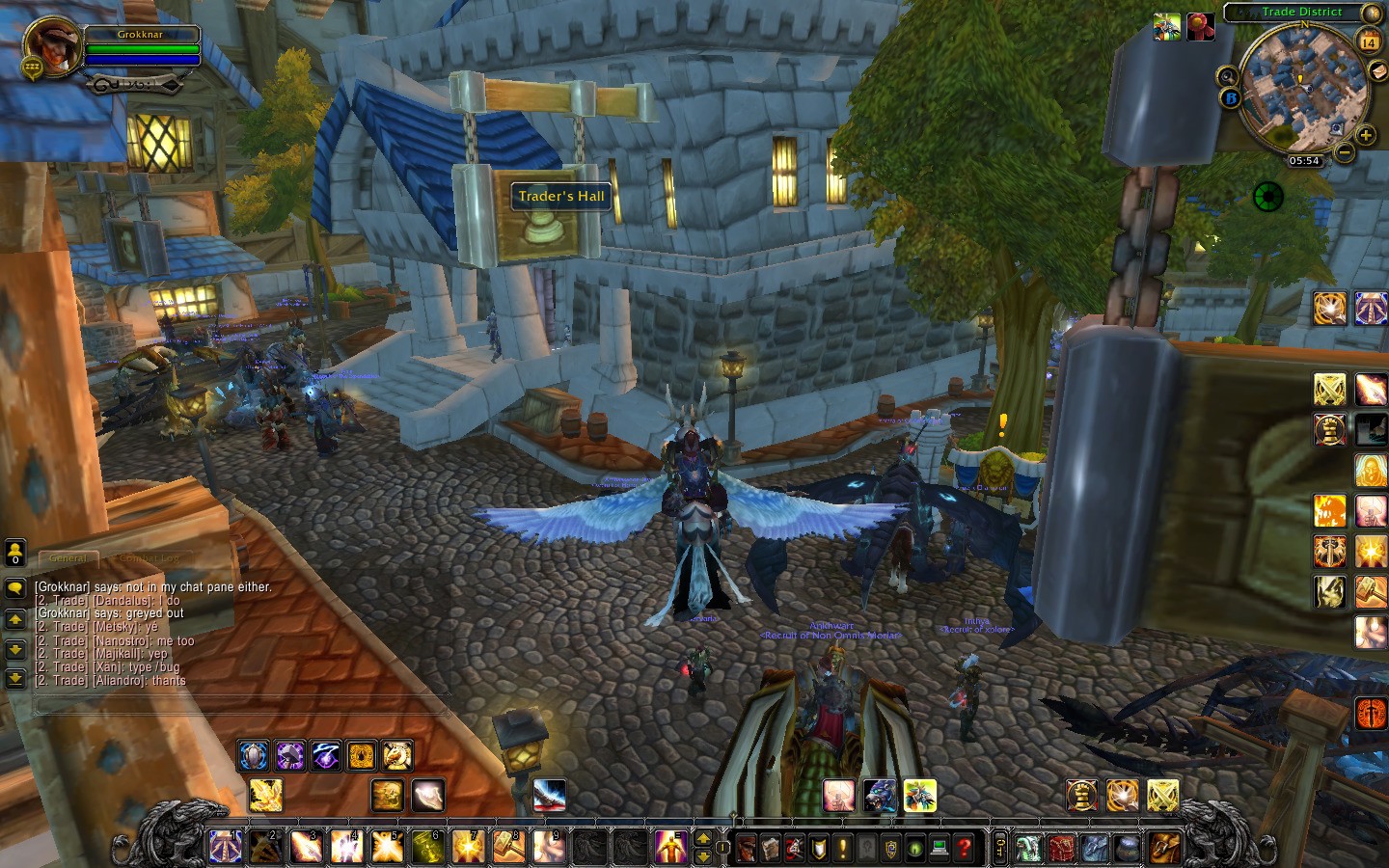The height and width of the screenshot is (868, 1389).
Task: Use the action bar slot numbered 1
Action: (226, 847)
